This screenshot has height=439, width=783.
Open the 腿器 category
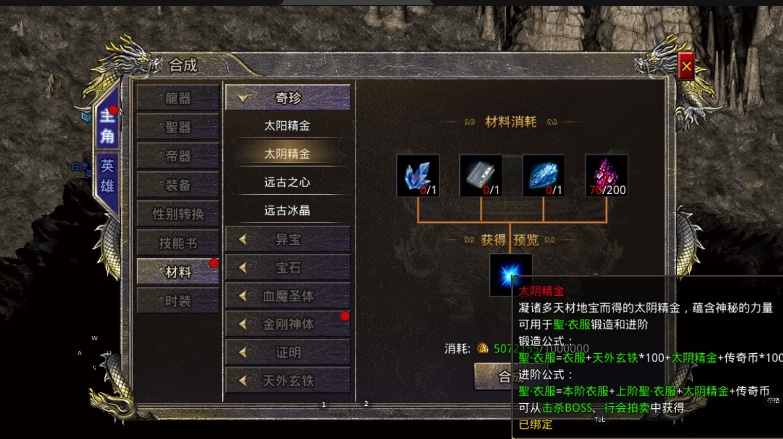click(x=178, y=98)
